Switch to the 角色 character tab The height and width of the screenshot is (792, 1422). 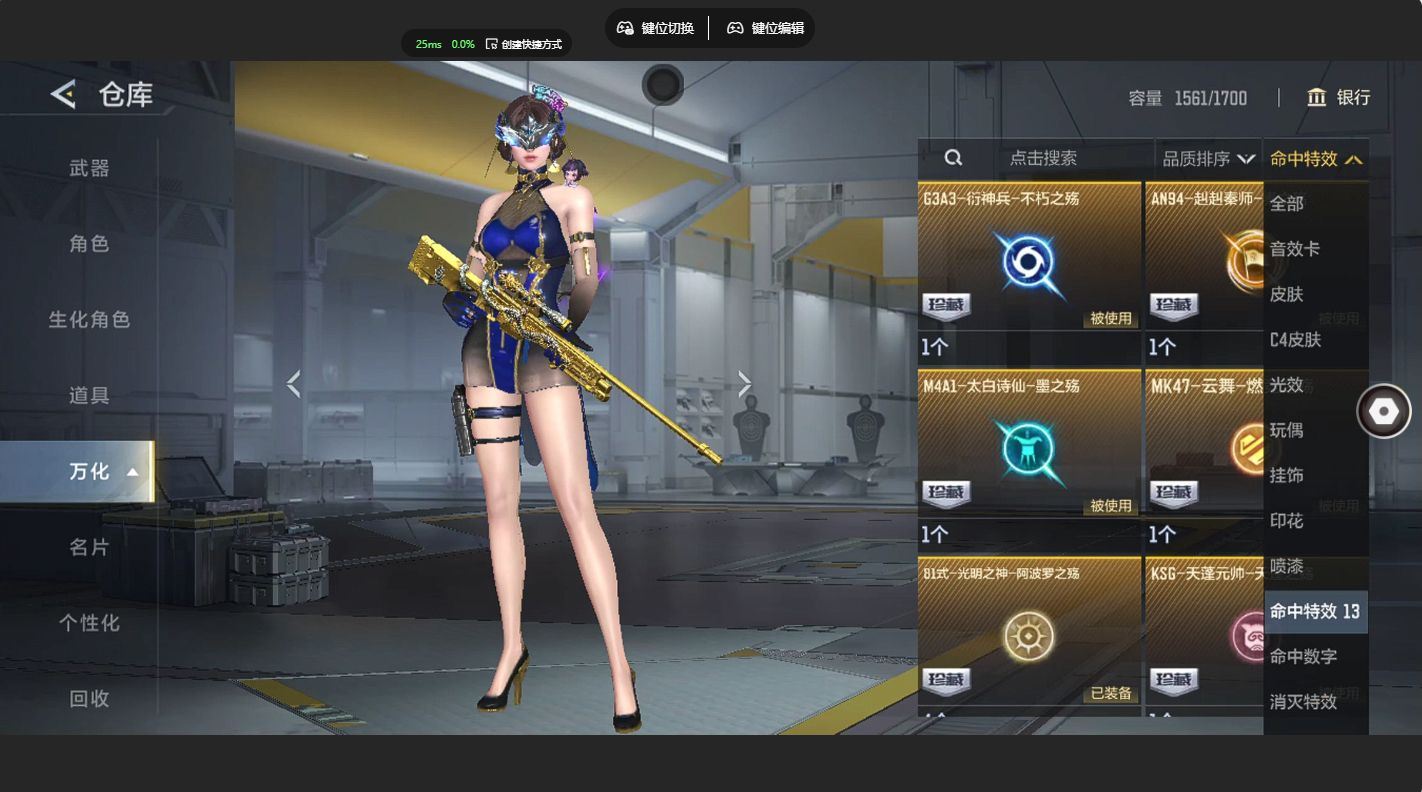pyautogui.click(x=89, y=244)
